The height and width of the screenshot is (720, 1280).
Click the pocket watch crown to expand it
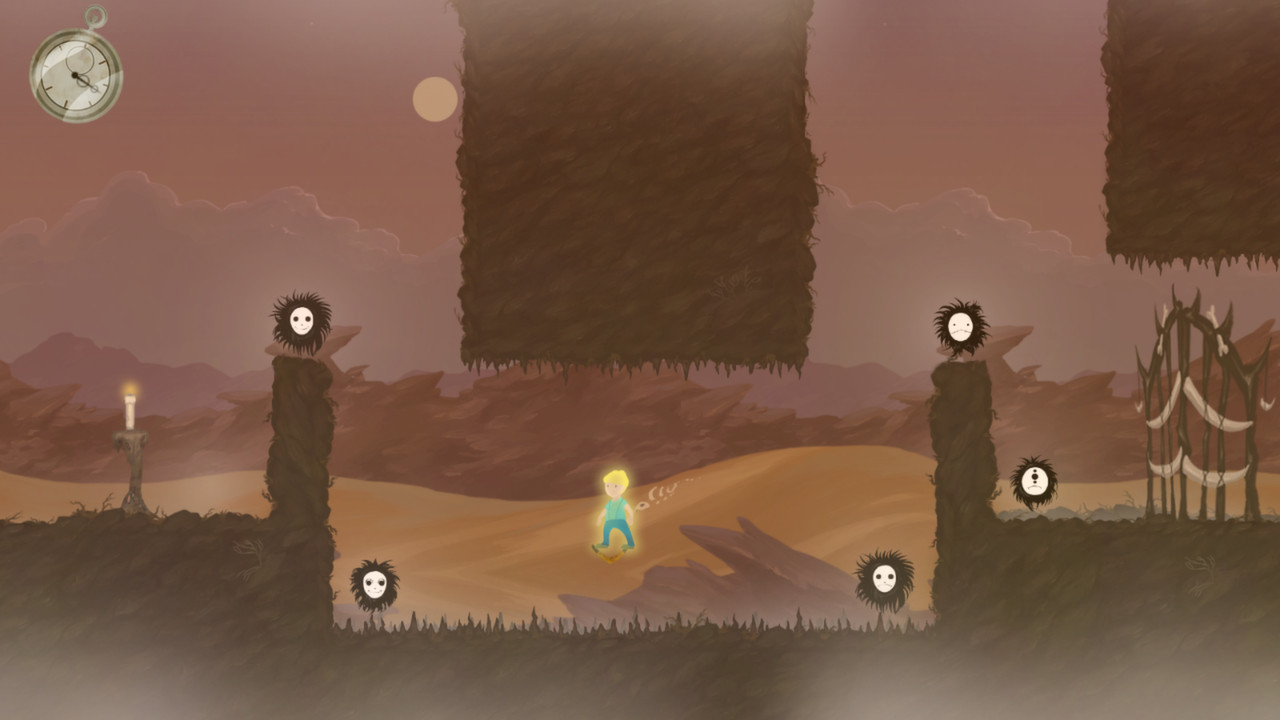pos(95,15)
